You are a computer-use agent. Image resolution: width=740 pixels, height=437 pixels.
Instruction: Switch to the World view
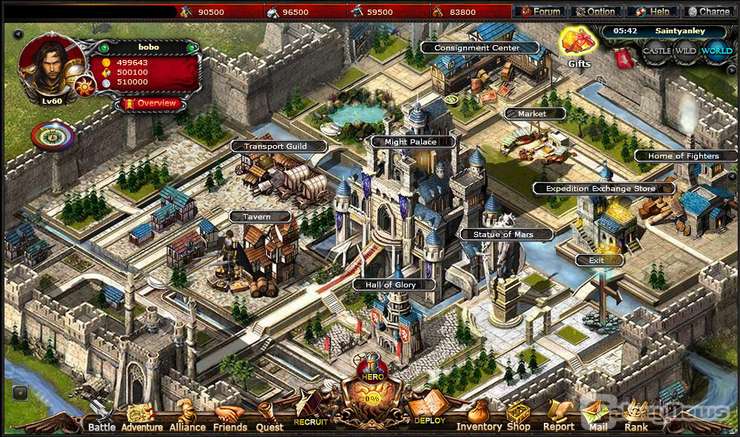click(x=716, y=49)
